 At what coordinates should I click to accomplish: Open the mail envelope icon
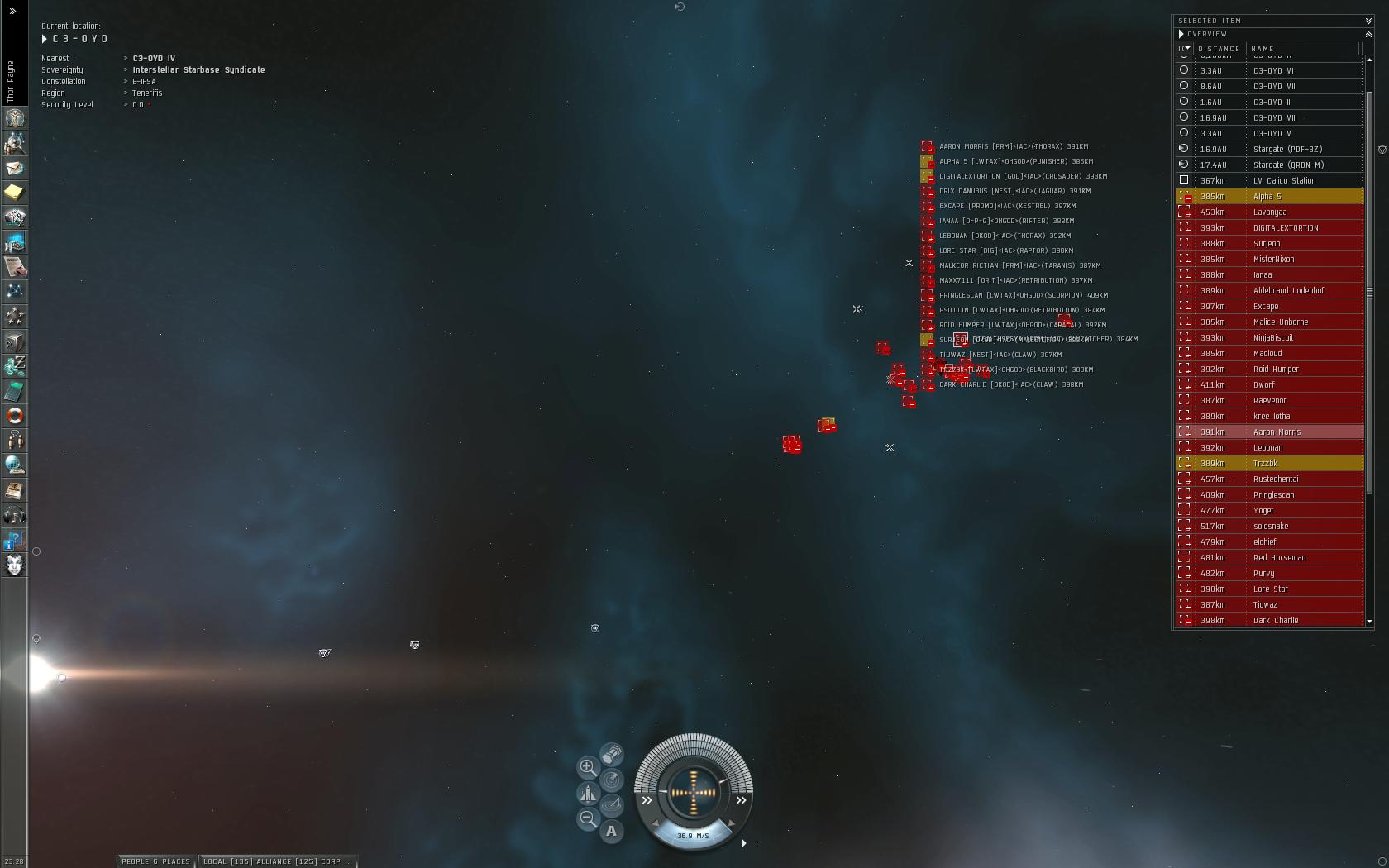point(14,168)
